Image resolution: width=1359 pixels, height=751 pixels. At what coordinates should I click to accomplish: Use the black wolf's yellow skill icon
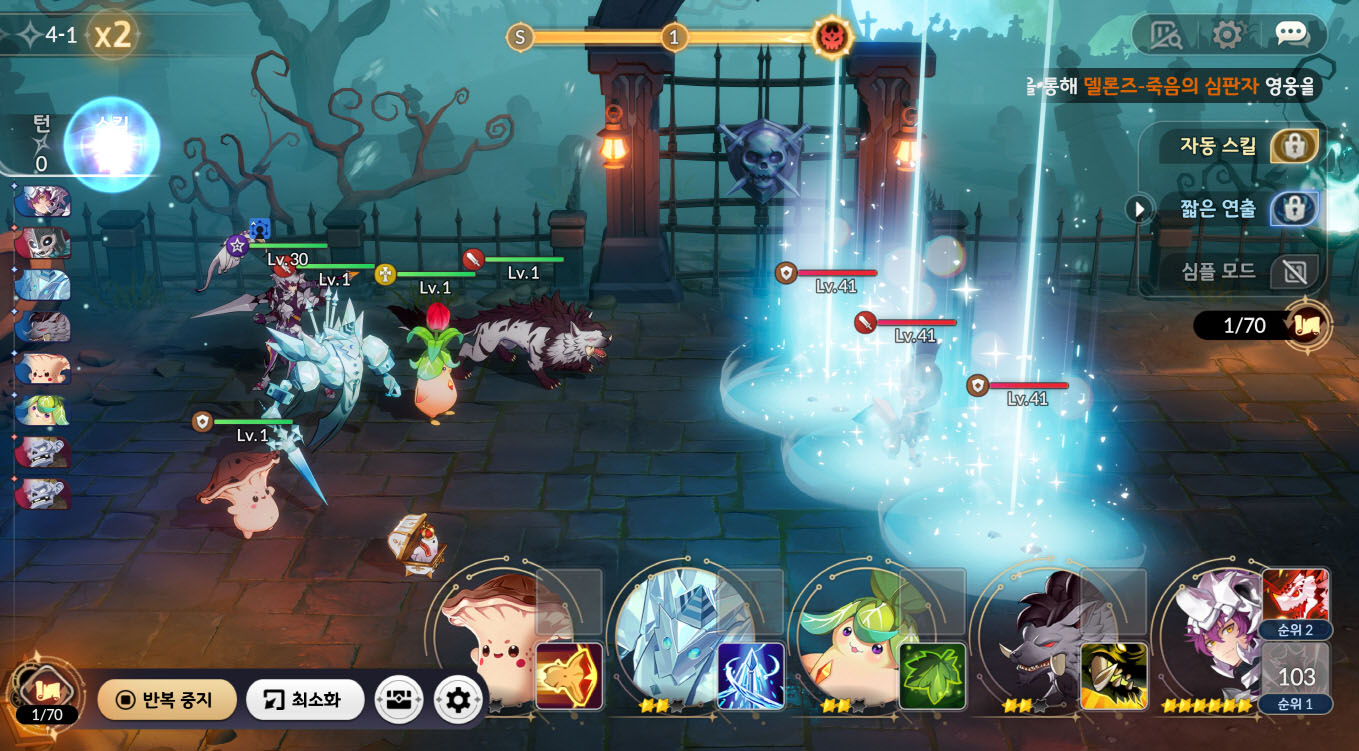1114,675
